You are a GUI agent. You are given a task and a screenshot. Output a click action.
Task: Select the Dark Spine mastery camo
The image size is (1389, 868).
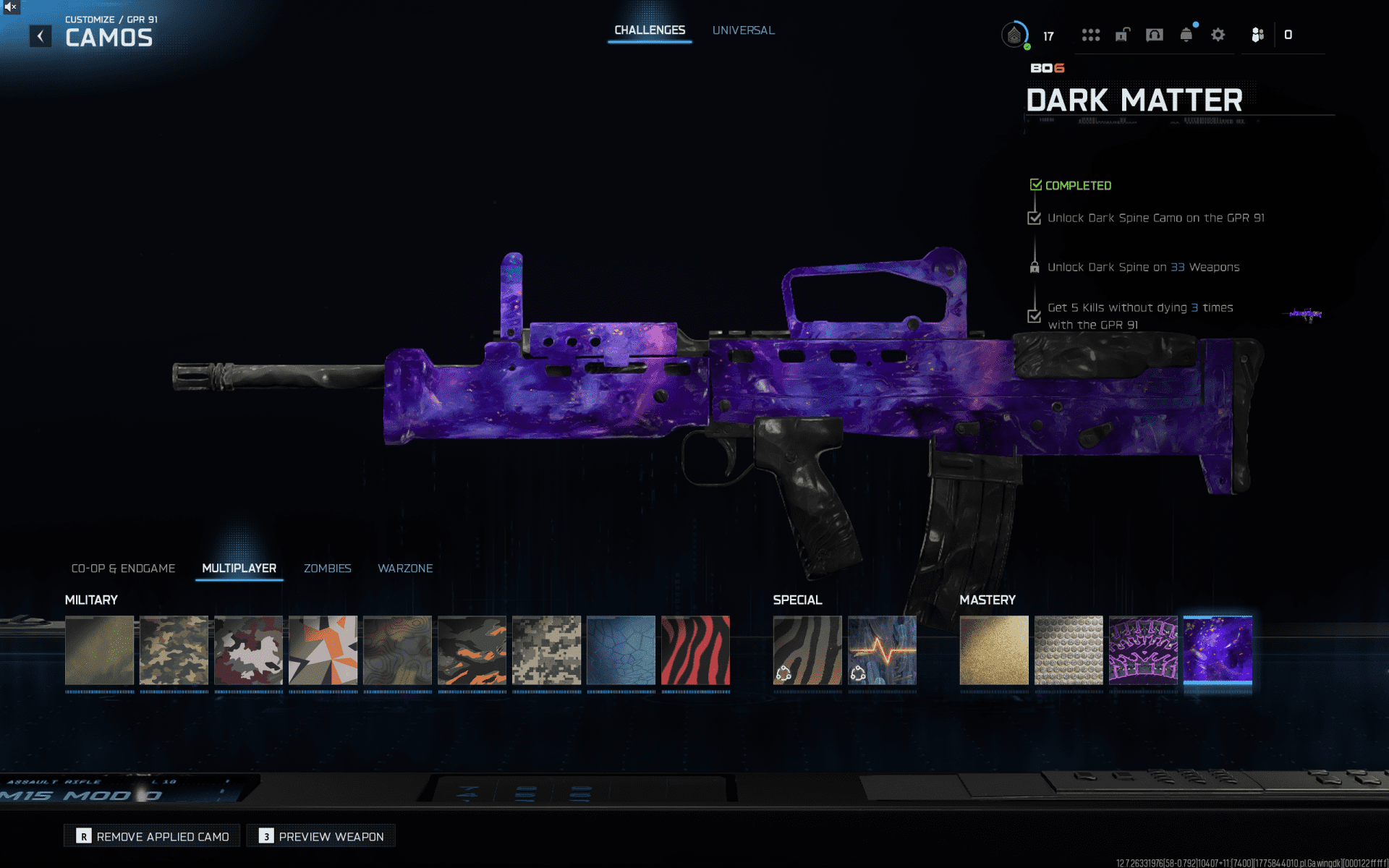(x=1143, y=650)
